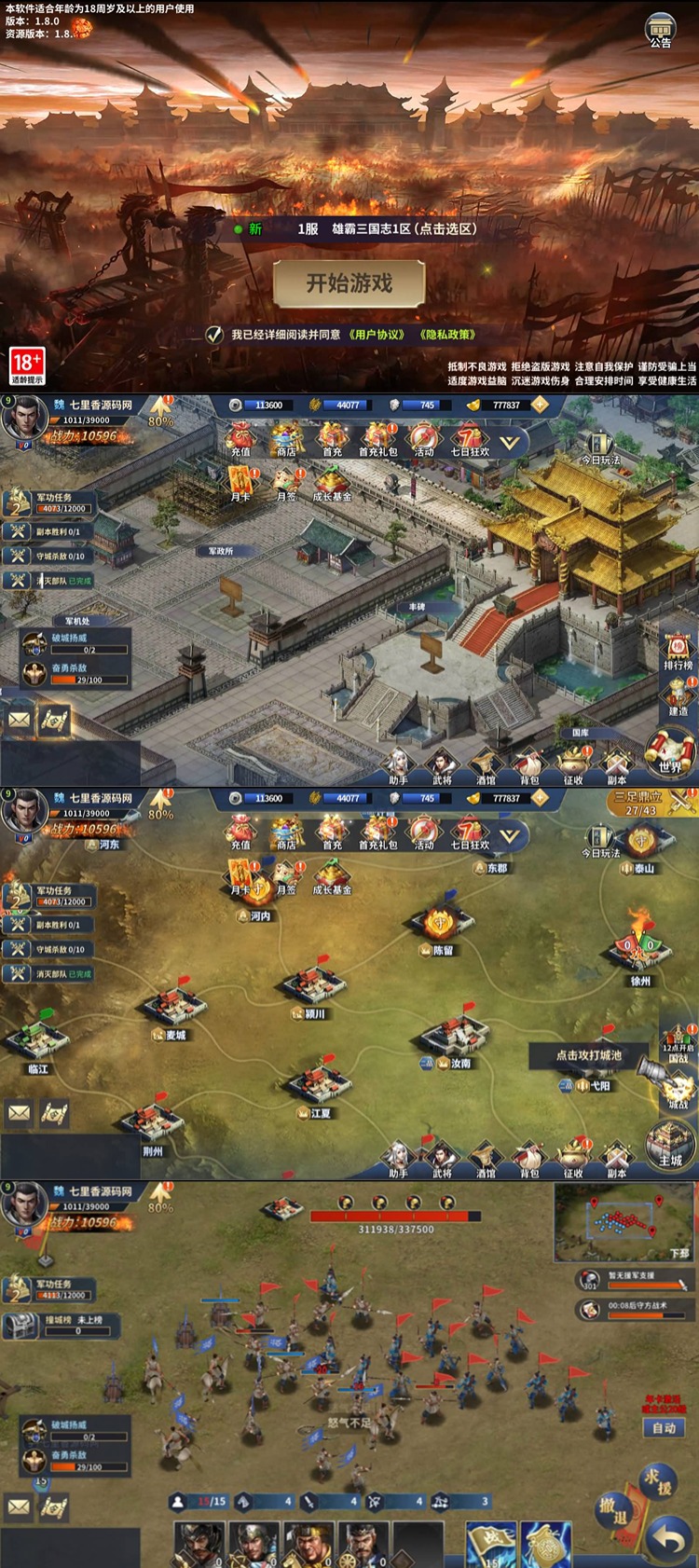Select the 徐州 city on map
Viewport: 699px width, 1568px height.
point(639,953)
